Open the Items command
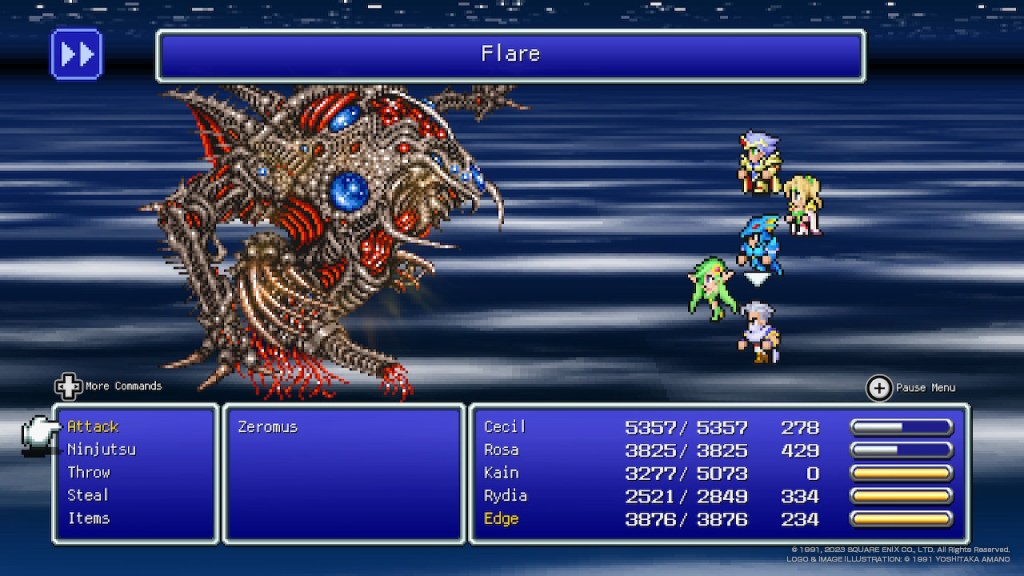The width and height of the screenshot is (1024, 576). pos(89,519)
